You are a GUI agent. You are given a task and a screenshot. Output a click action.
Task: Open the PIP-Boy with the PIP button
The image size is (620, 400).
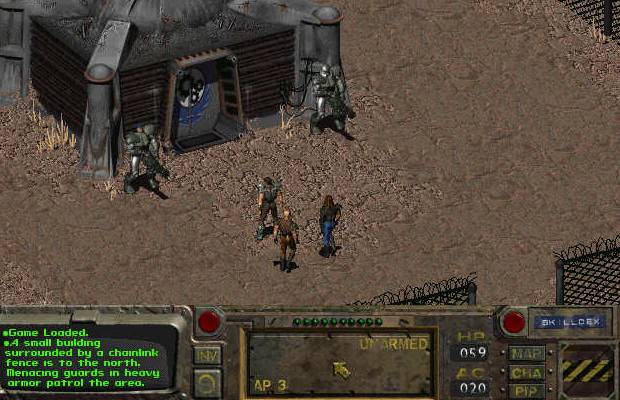click(526, 389)
